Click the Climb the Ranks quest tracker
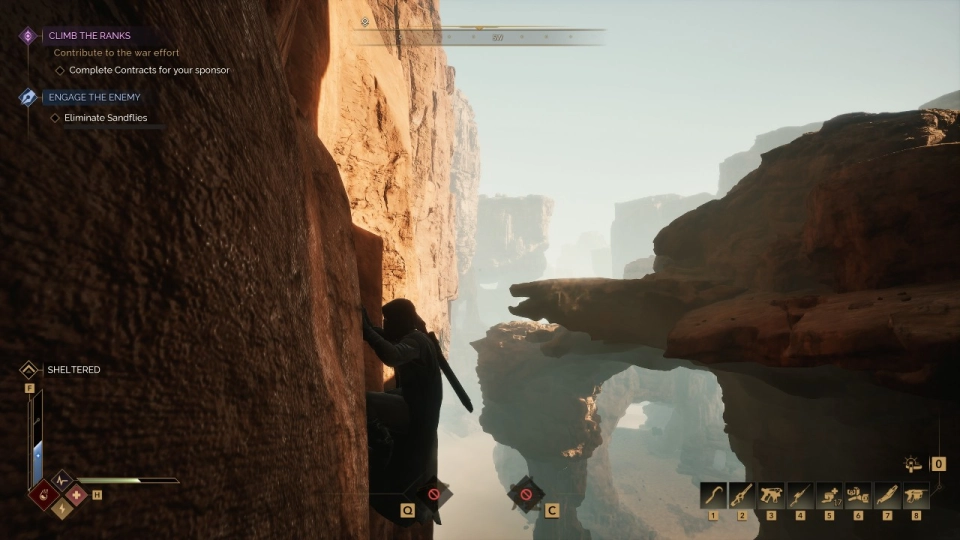This screenshot has width=960, height=540. coord(89,36)
